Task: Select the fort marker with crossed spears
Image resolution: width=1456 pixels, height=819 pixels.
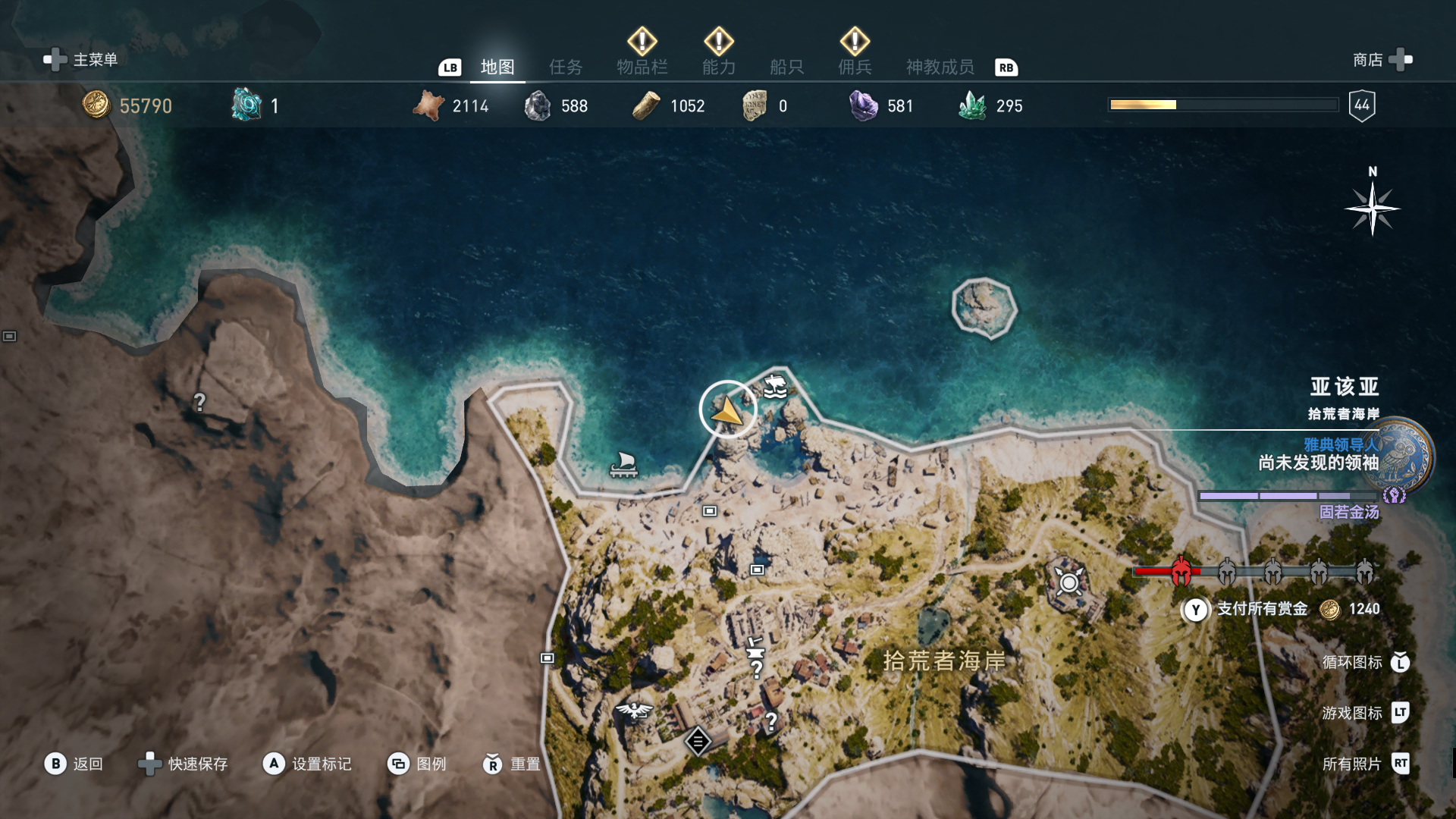Action: (x=1069, y=582)
